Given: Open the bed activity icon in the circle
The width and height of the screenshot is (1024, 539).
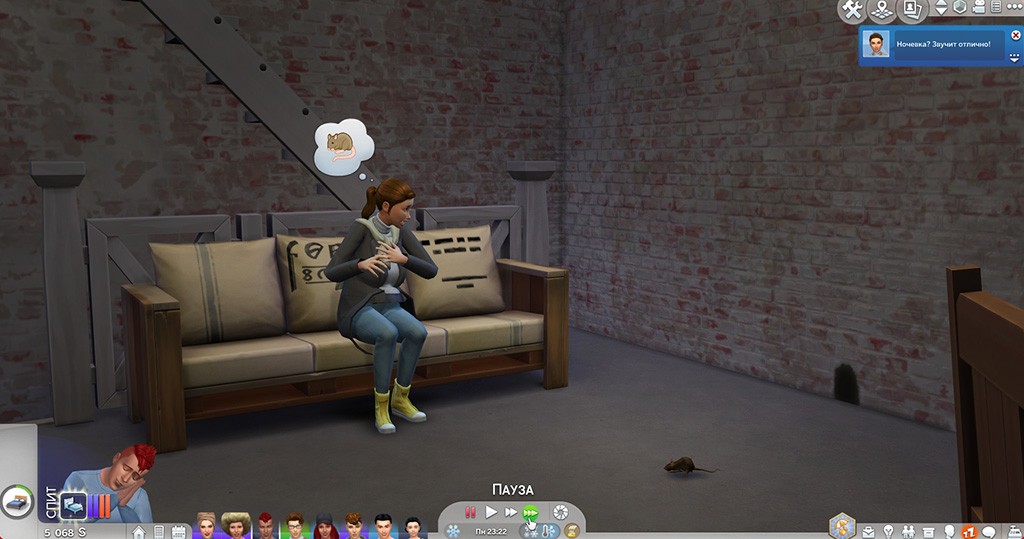Looking at the screenshot, I should pos(18,500).
